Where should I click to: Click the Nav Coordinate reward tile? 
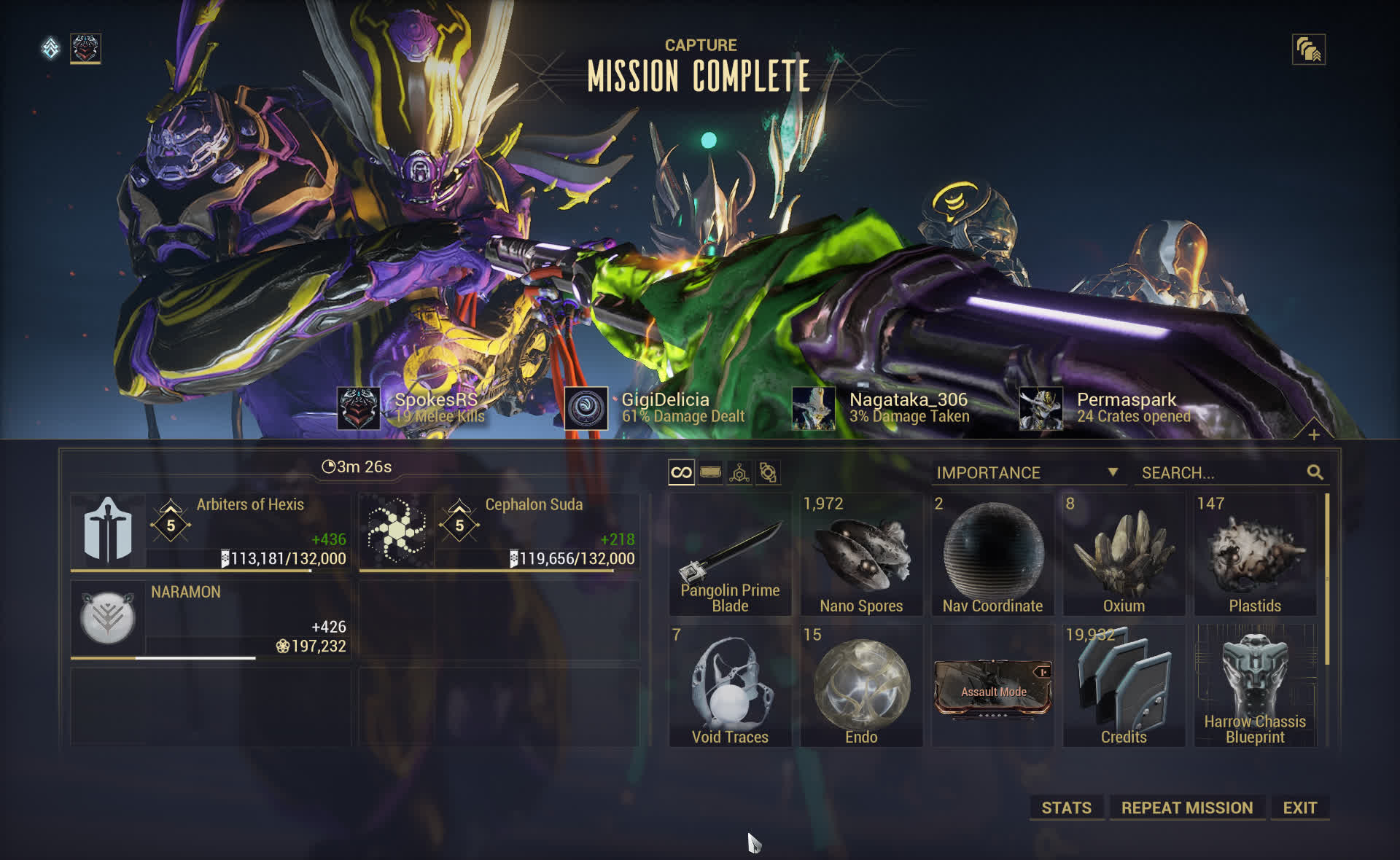tap(992, 555)
